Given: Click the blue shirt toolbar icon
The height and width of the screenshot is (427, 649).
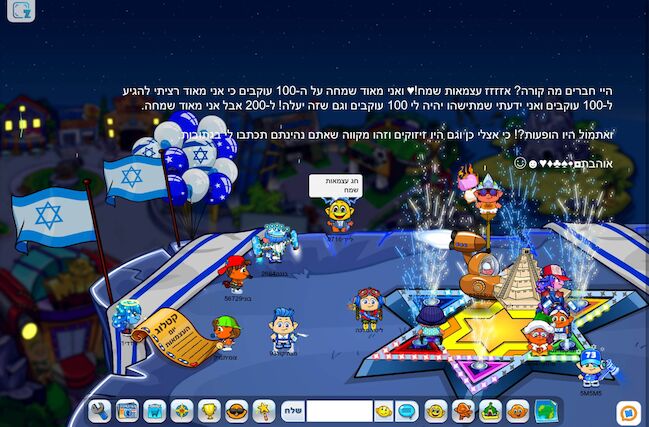Looking at the screenshot, I should point(154,410).
